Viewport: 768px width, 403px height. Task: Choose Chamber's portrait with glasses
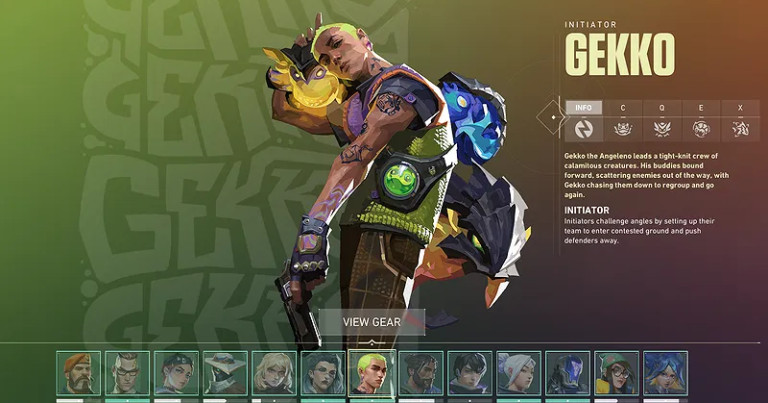(x=127, y=373)
